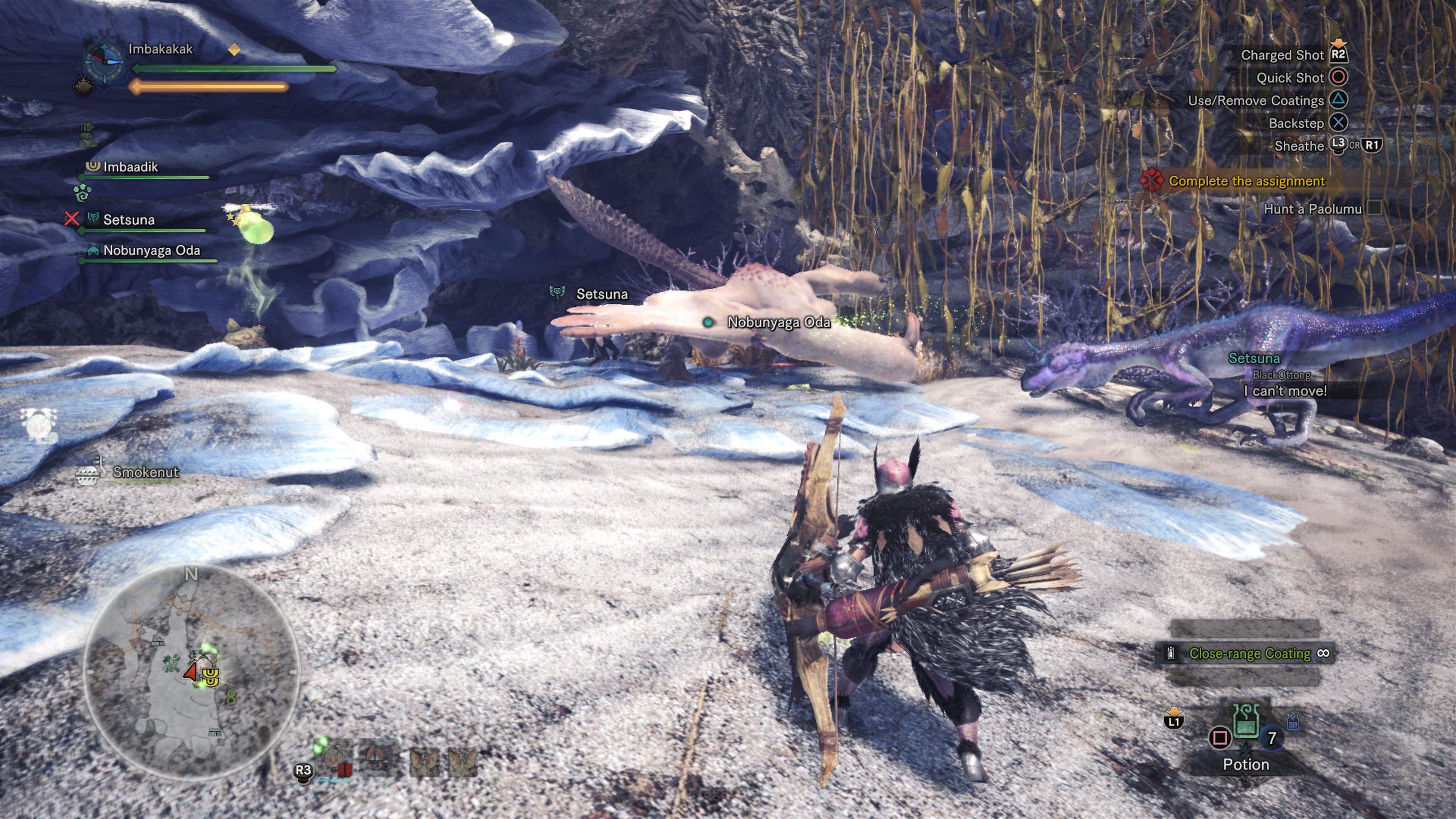This screenshot has height=819, width=1456.
Task: Click the yellow hunter marker on the minimap
Action: point(210,676)
